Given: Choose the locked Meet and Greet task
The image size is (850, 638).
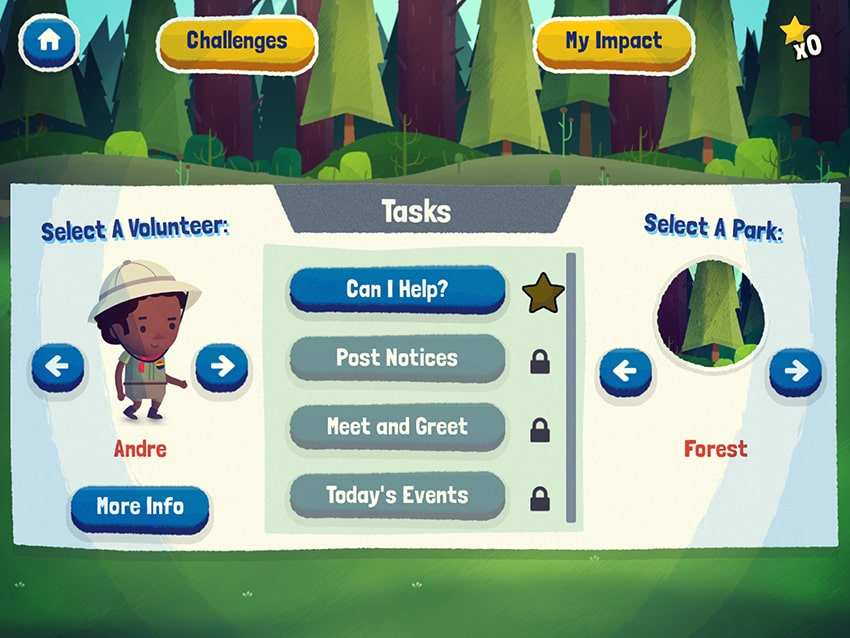Looking at the screenshot, I should click(397, 427).
